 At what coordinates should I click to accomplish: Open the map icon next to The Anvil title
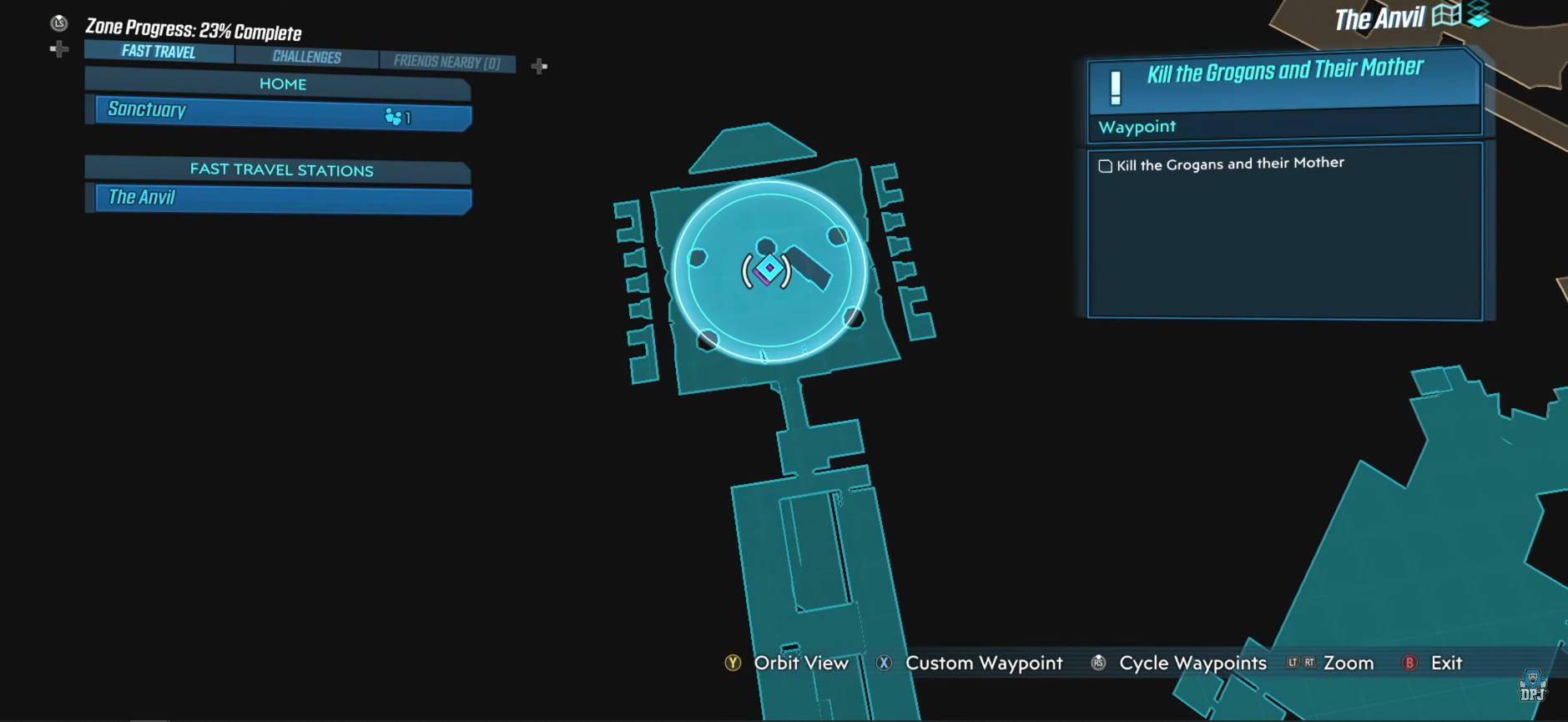click(x=1446, y=15)
